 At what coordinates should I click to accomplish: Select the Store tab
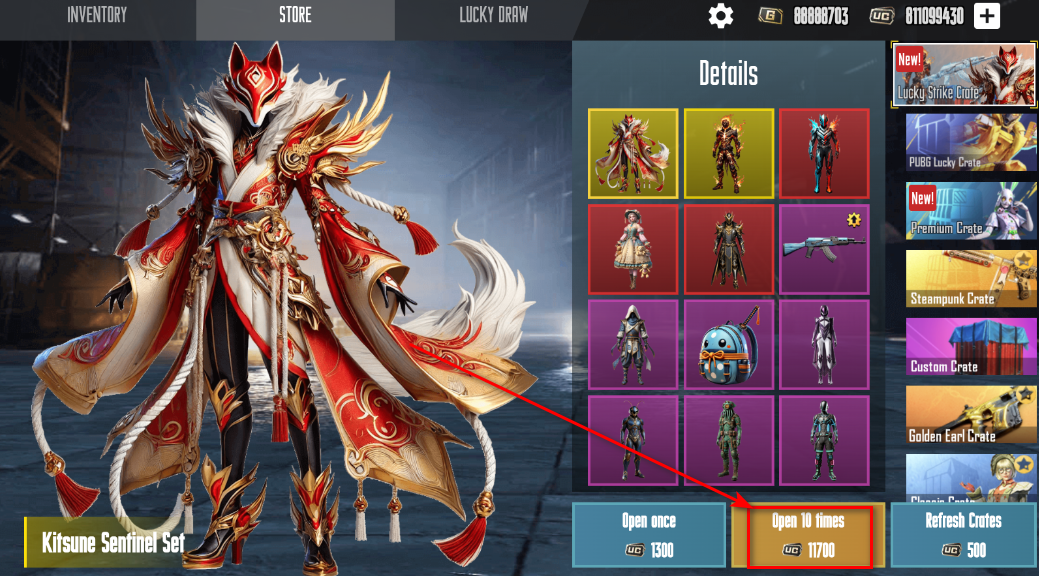coord(295,15)
